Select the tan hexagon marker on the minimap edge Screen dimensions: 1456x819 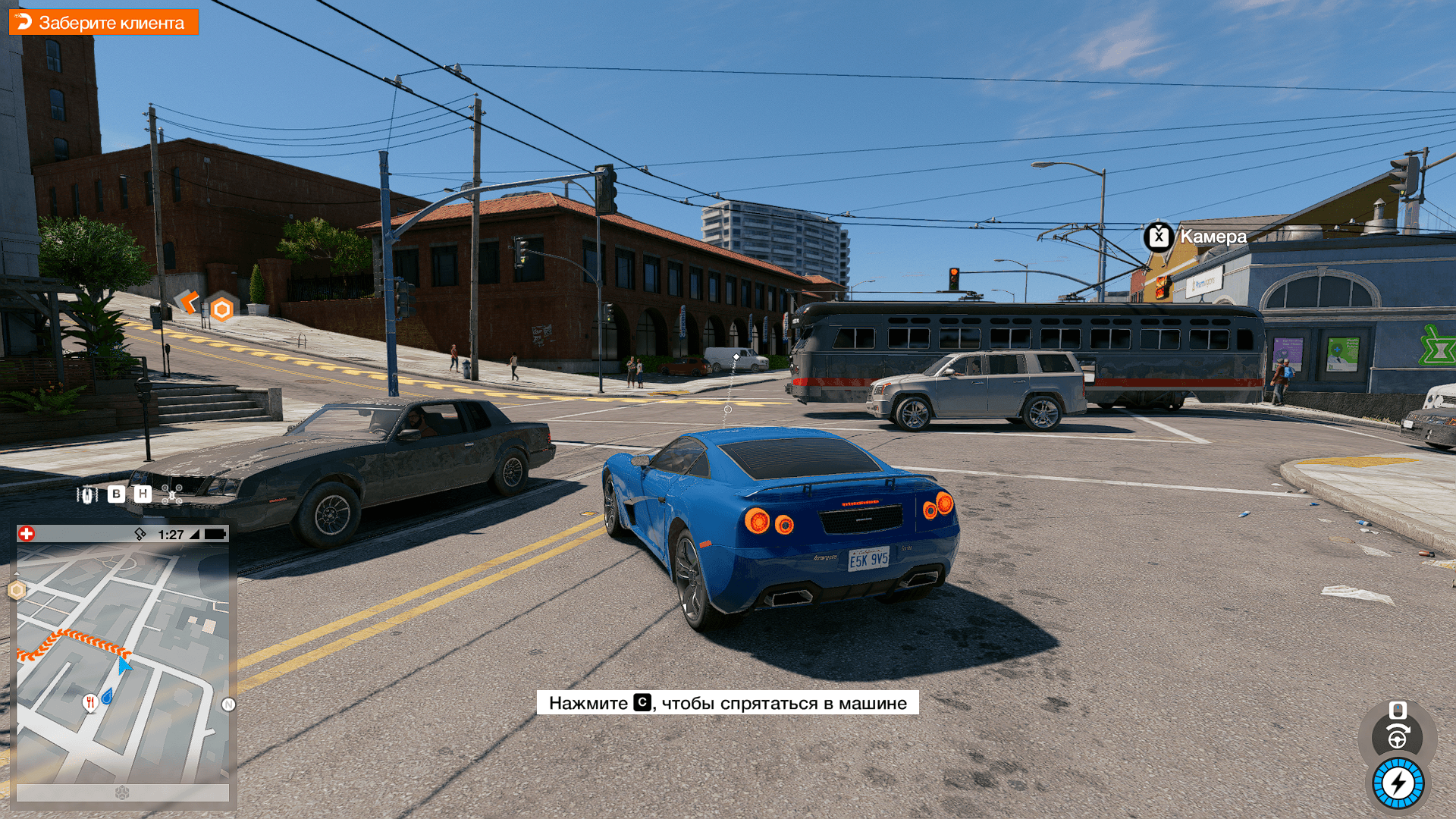pos(17,589)
